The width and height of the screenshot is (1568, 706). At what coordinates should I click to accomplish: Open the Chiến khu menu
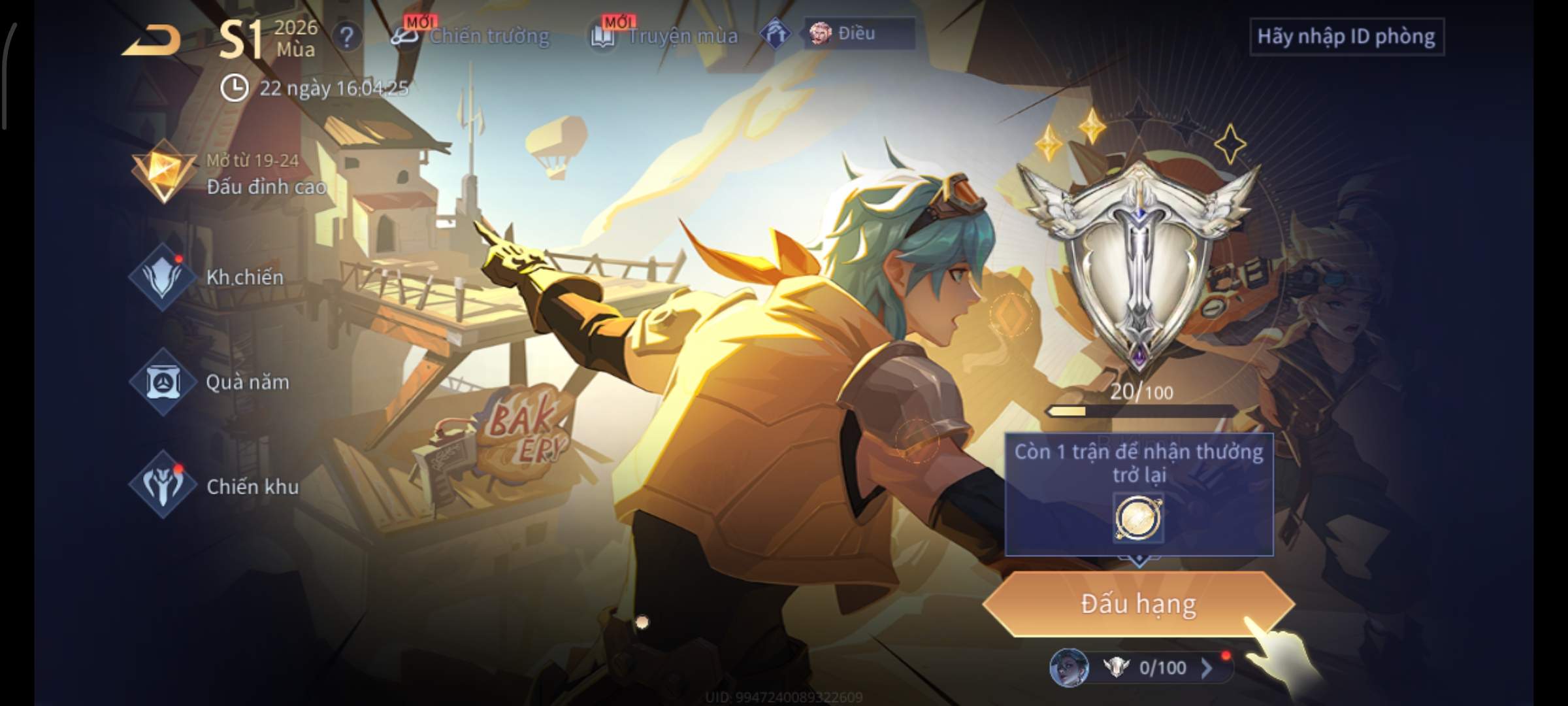216,486
